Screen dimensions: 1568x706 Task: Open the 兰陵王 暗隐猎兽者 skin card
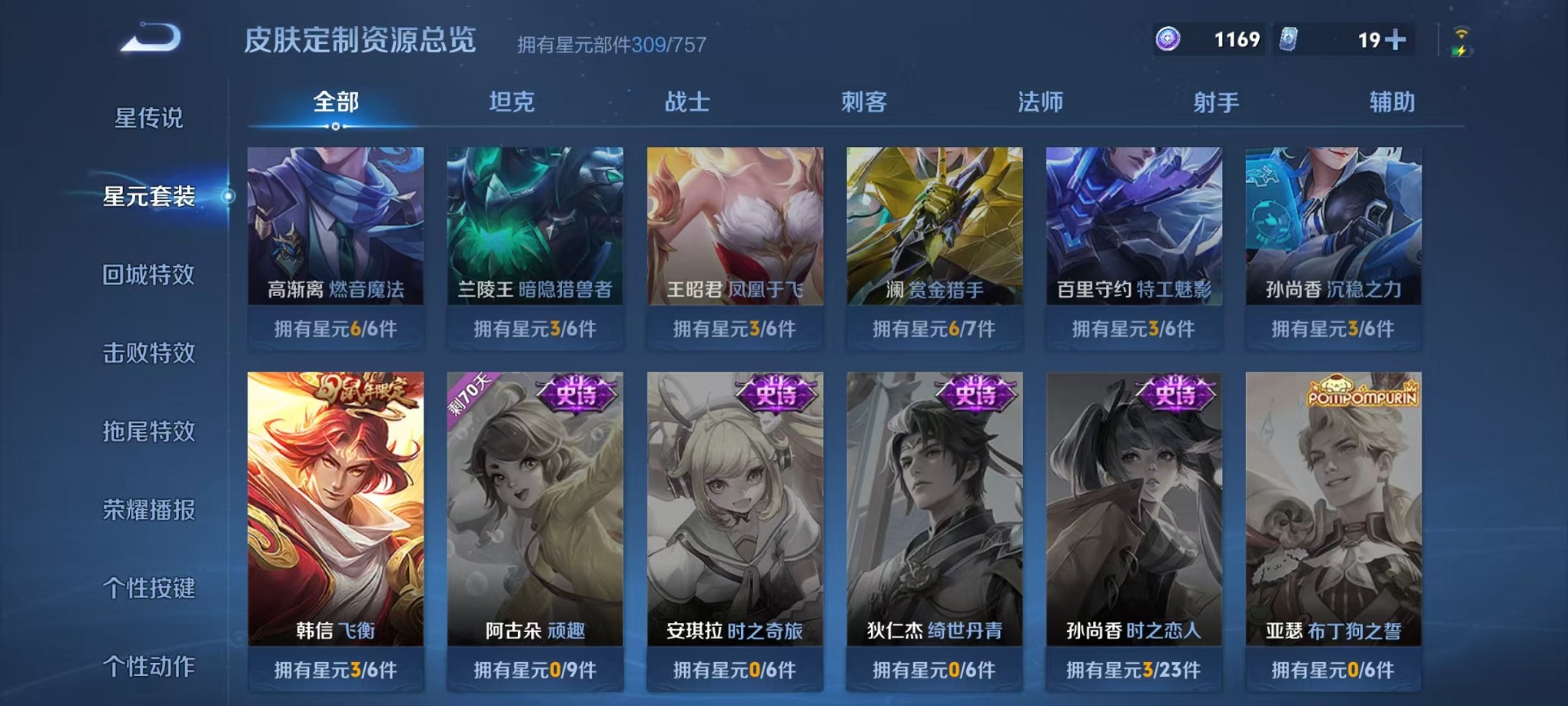(534, 231)
